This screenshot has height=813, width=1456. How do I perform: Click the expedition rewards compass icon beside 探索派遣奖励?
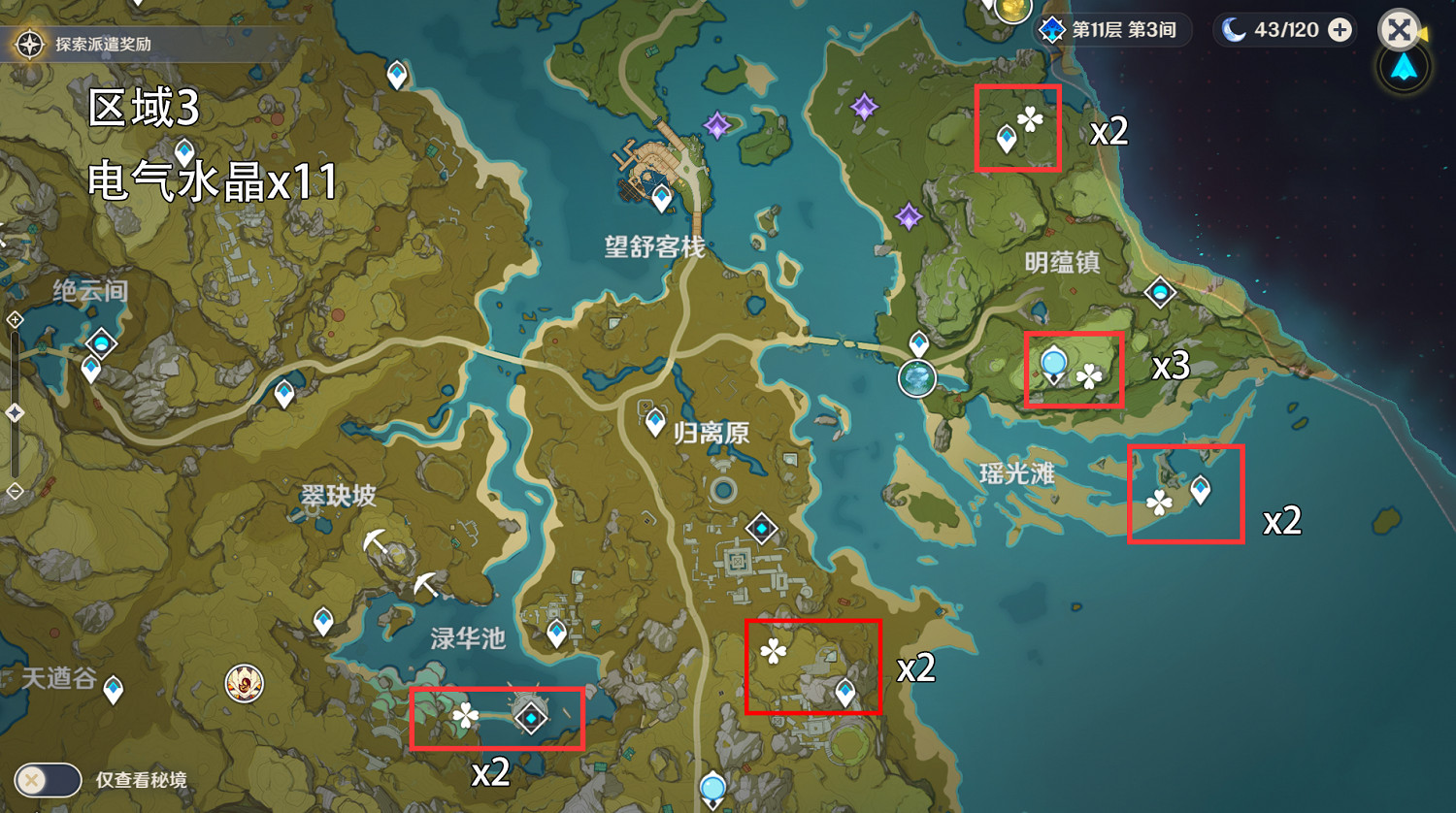tap(29, 44)
